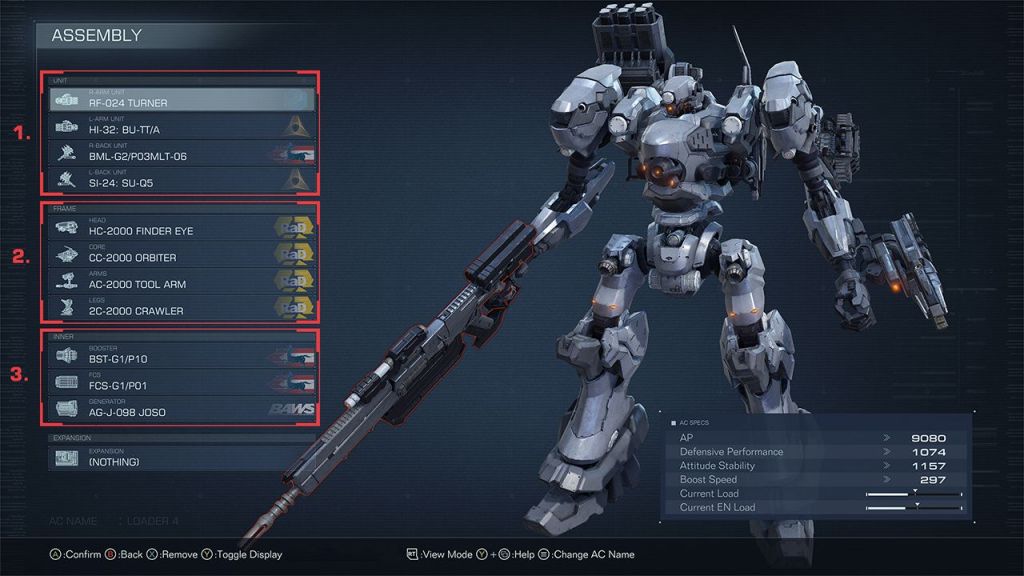
Task: Open the BML-G2/P03MLT-06 right back unit slot
Action: [181, 153]
